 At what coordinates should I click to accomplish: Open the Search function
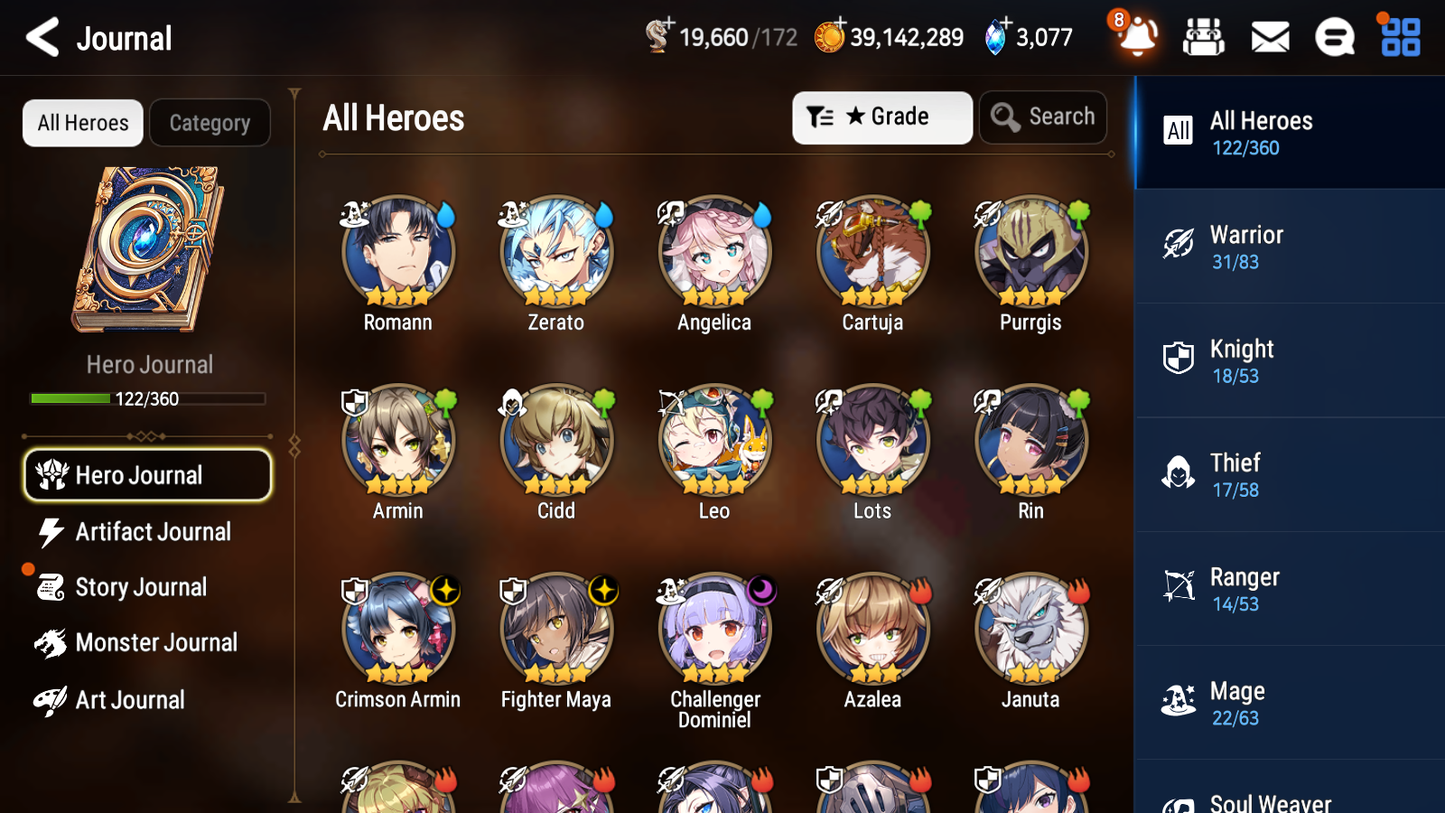tap(1043, 117)
